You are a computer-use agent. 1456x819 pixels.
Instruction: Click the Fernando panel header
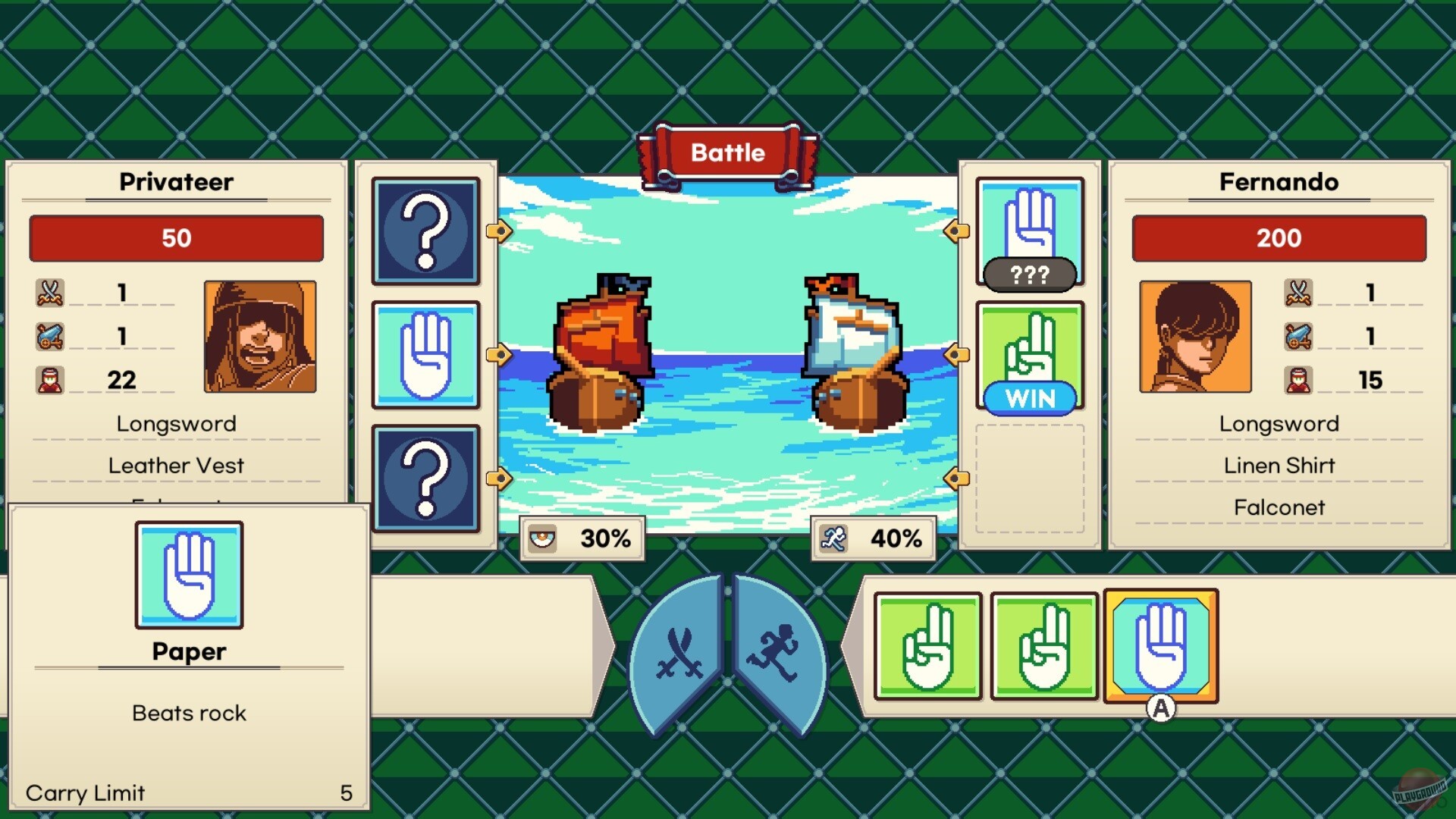(x=1279, y=182)
